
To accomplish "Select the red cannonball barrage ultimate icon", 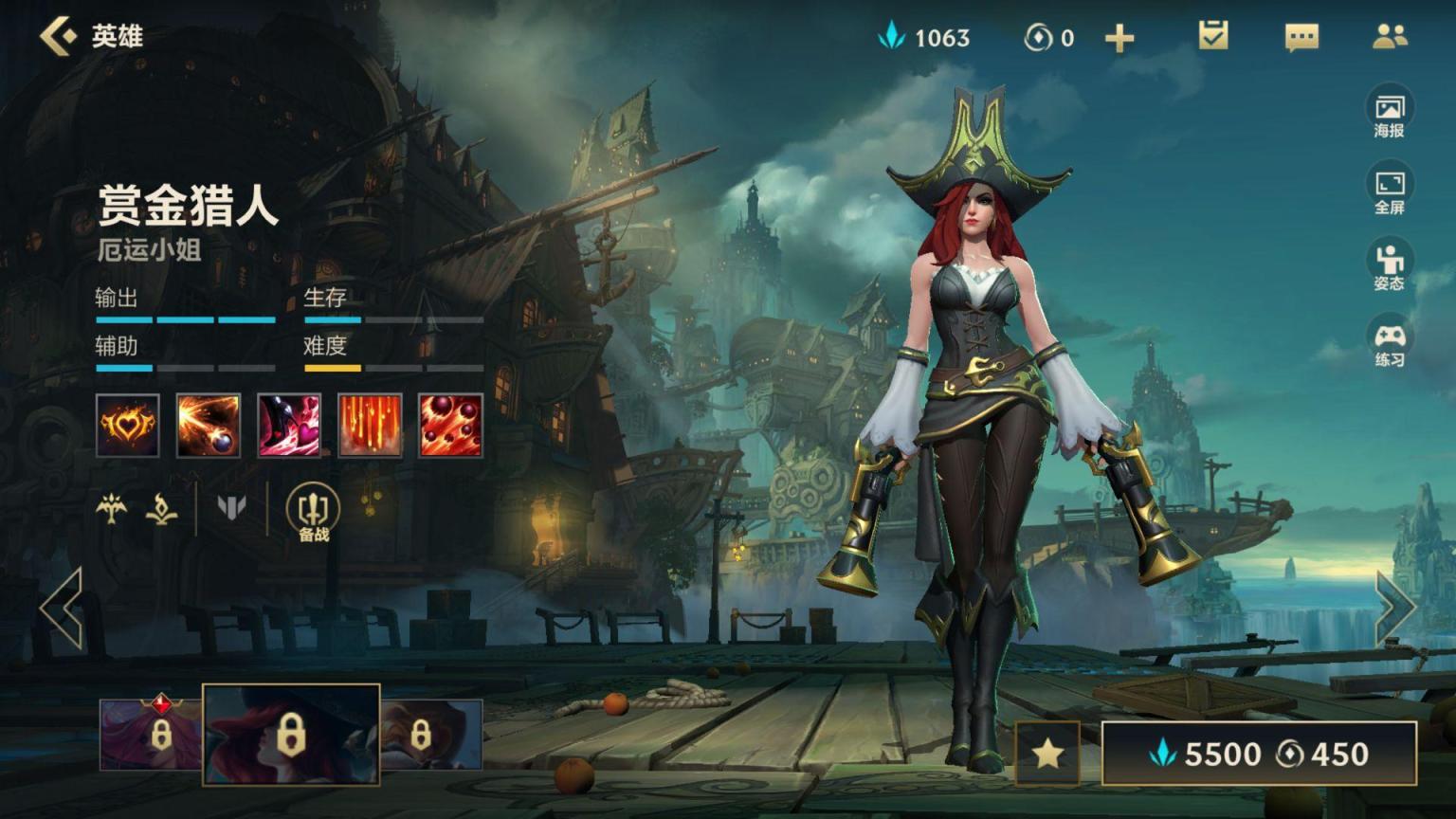I will tap(450, 426).
